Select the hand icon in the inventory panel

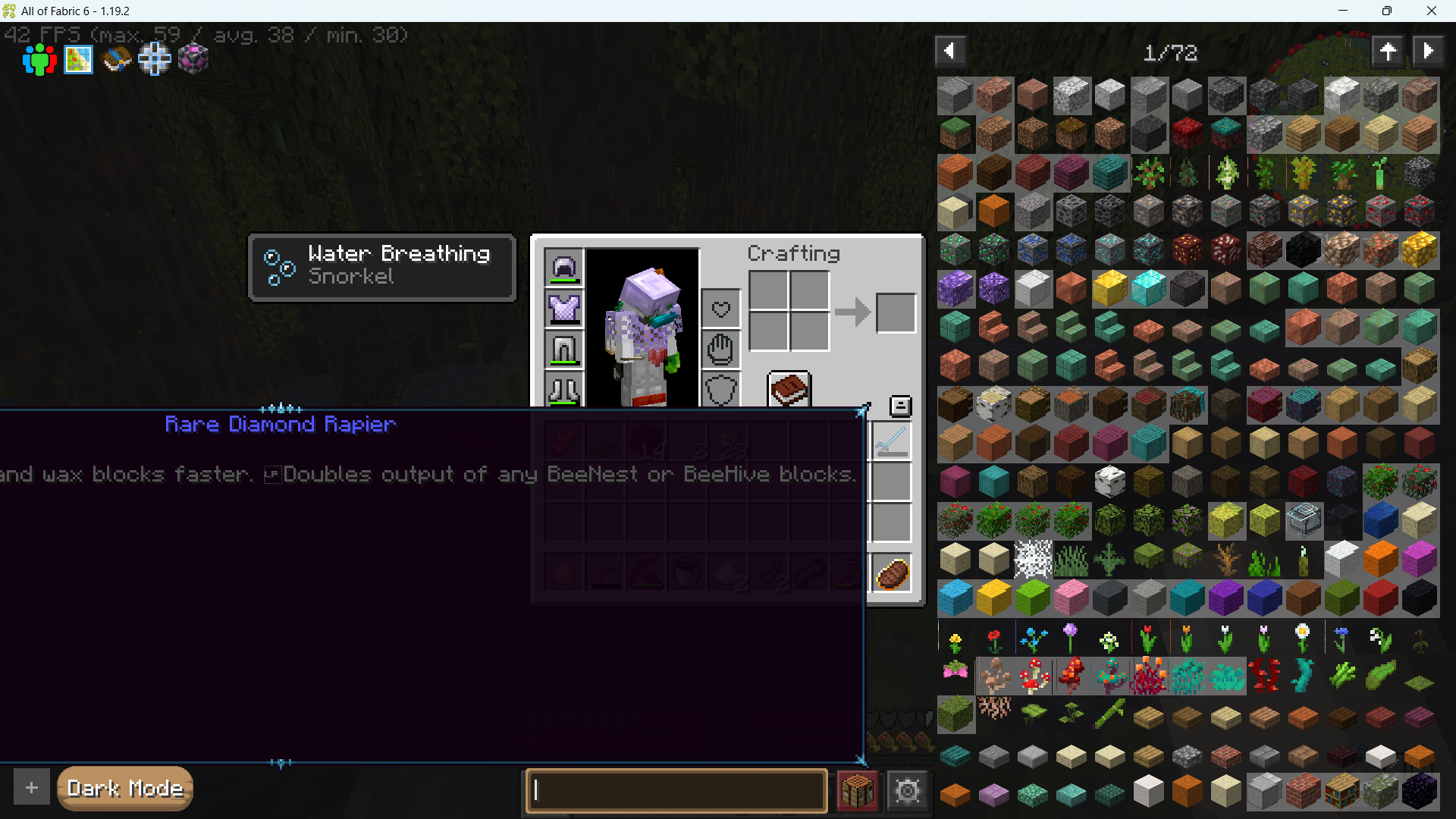[720, 349]
